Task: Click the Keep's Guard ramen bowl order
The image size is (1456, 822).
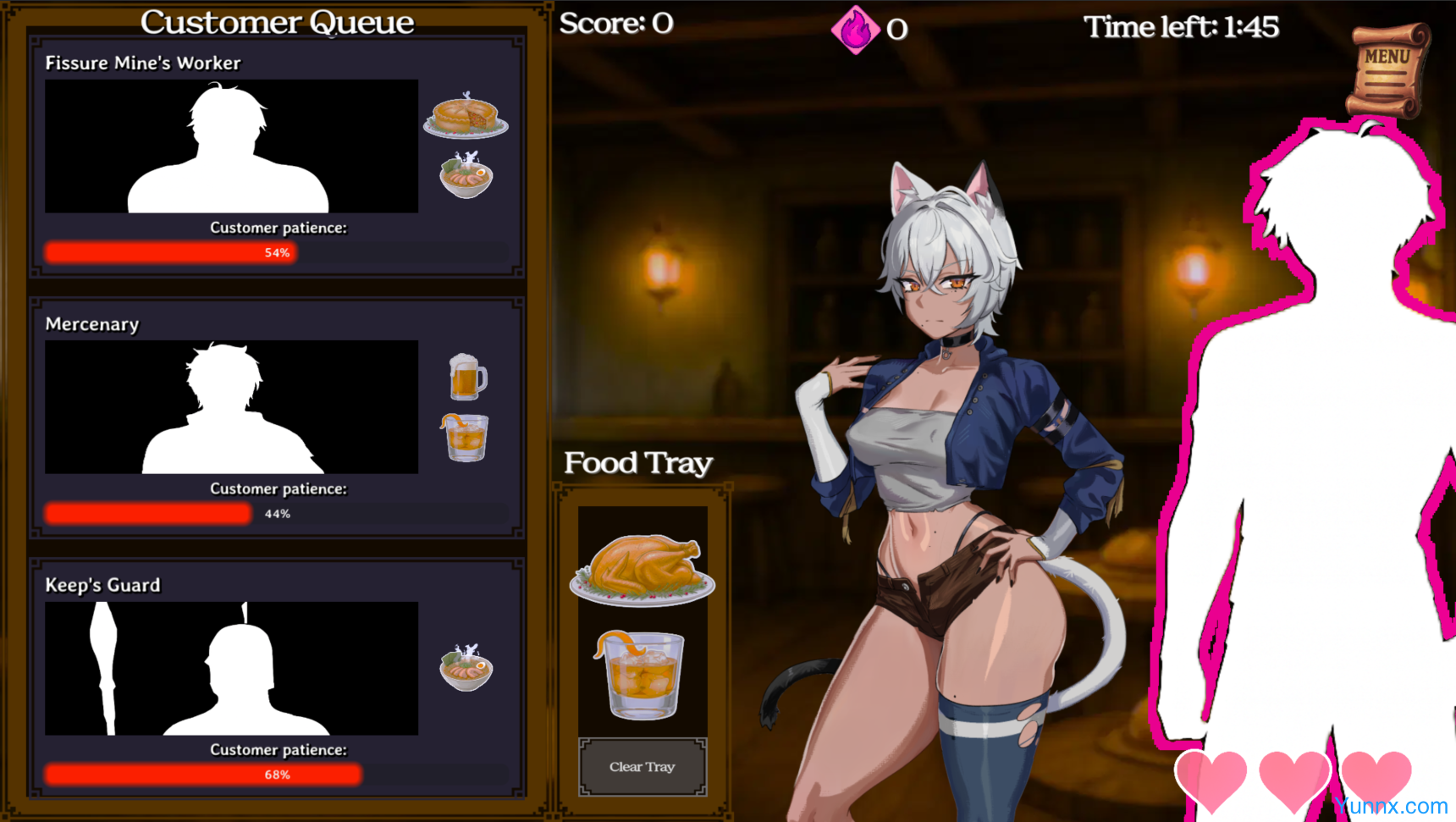Action: [x=466, y=669]
